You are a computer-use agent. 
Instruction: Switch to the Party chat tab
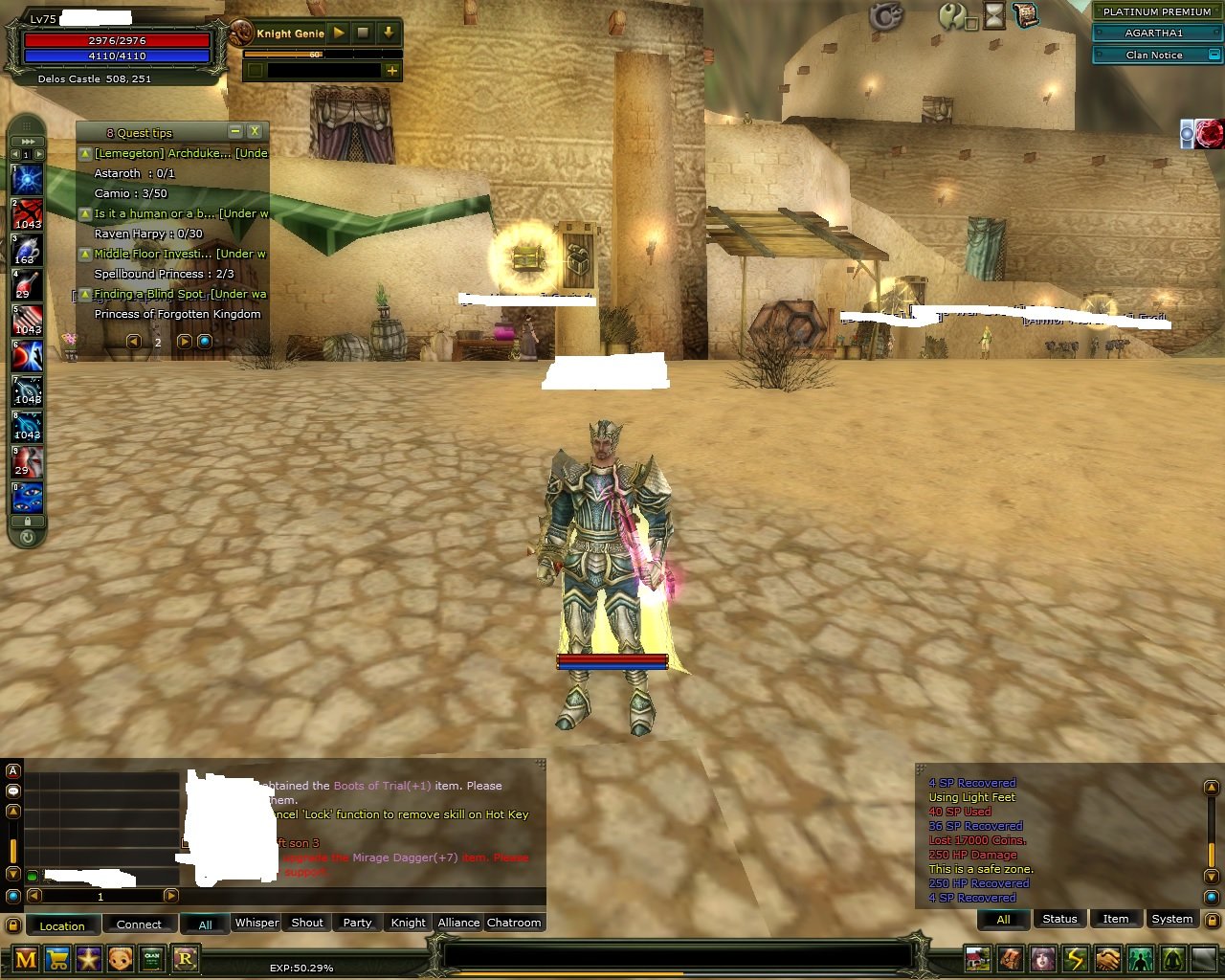[356, 923]
